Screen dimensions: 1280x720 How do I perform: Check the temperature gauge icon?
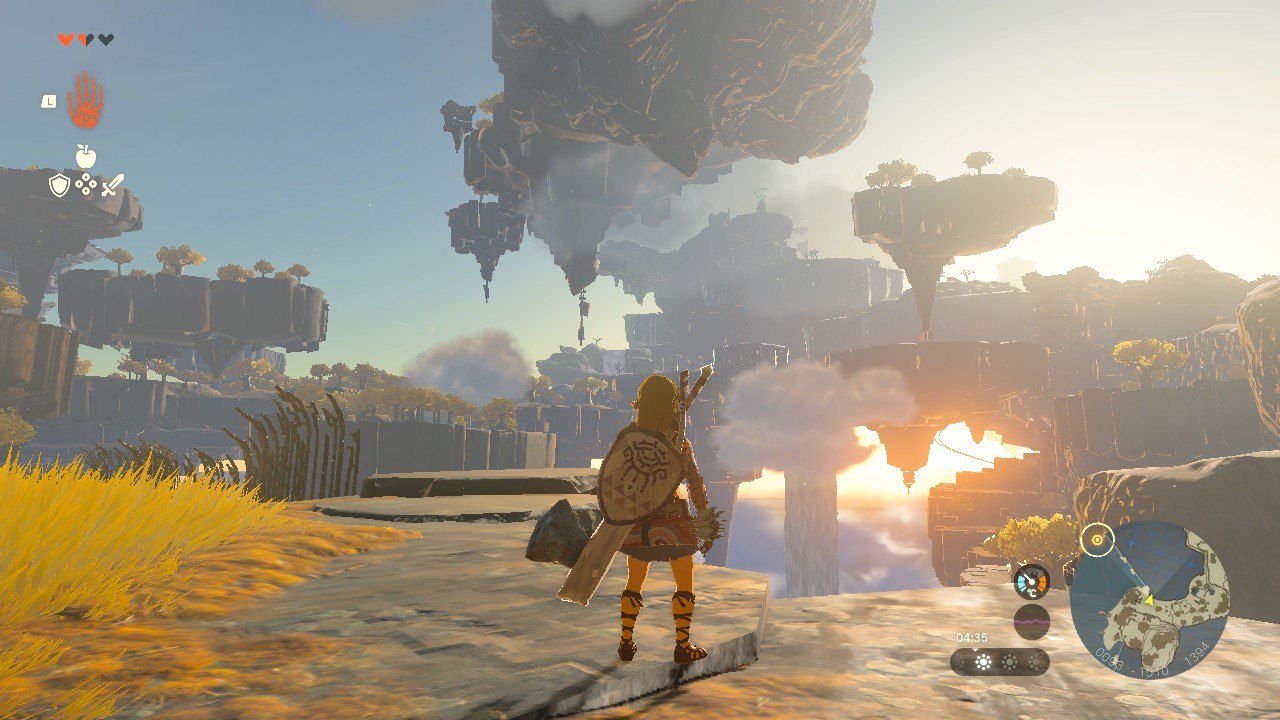click(x=1032, y=582)
